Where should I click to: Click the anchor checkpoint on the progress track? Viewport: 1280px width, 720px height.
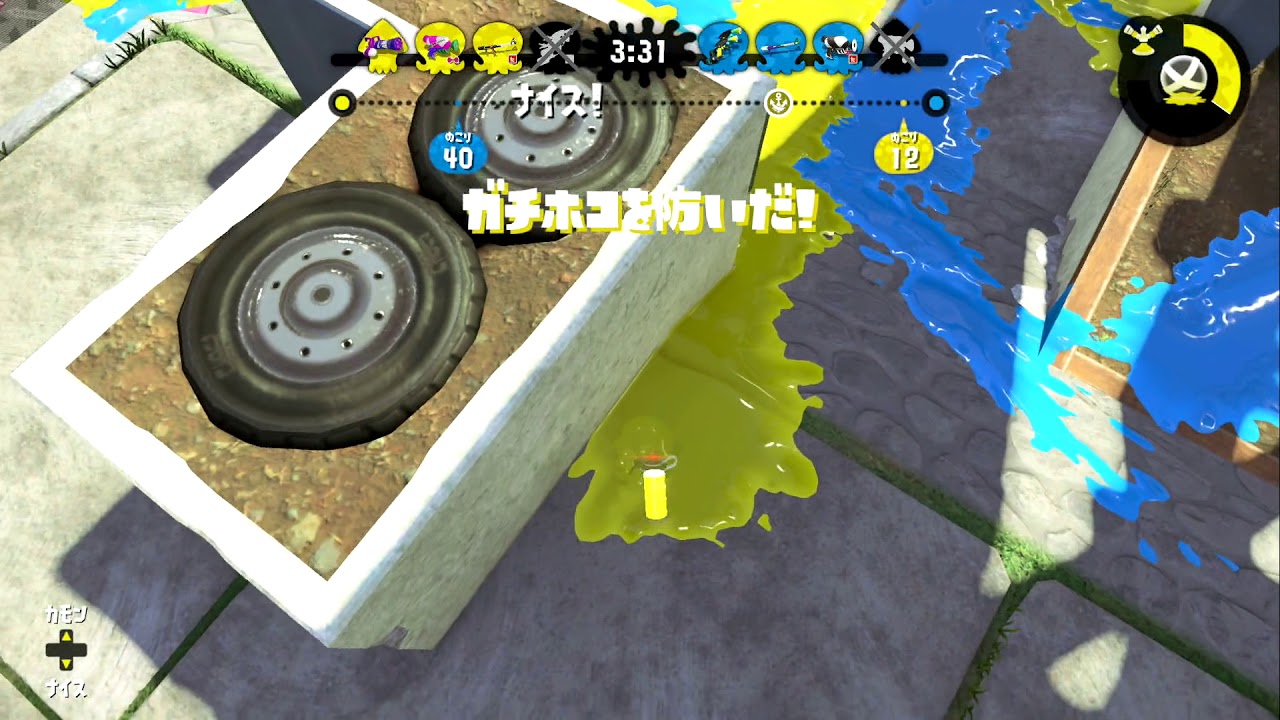click(x=779, y=101)
